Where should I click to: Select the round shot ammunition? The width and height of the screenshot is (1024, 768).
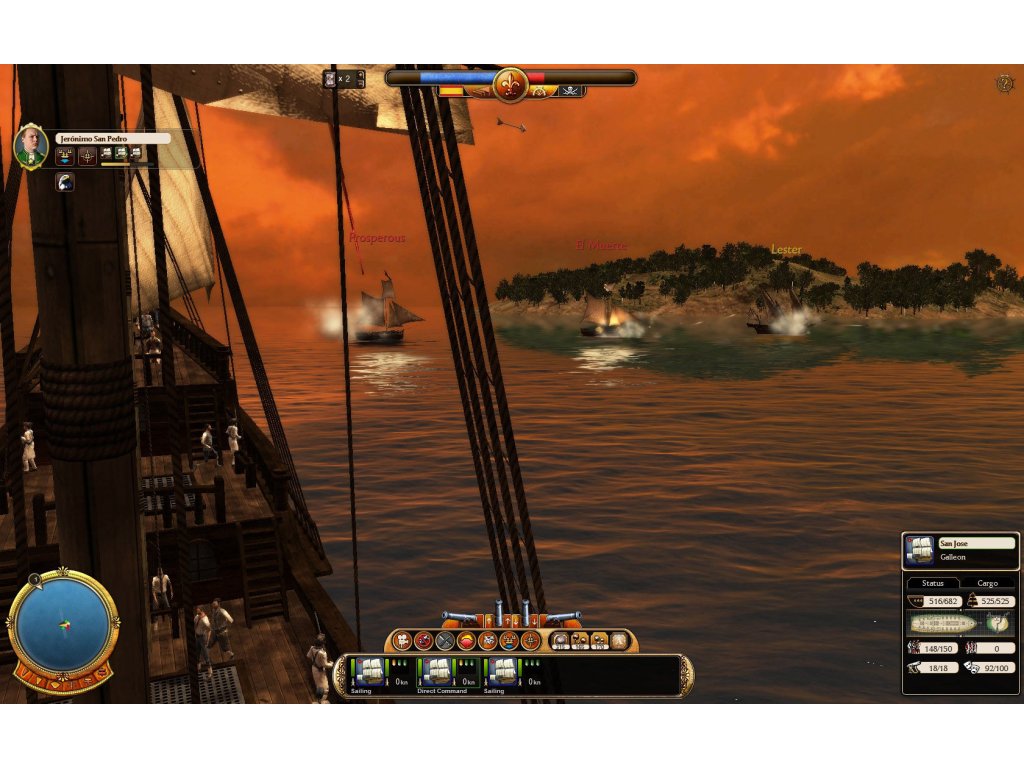click(x=561, y=641)
